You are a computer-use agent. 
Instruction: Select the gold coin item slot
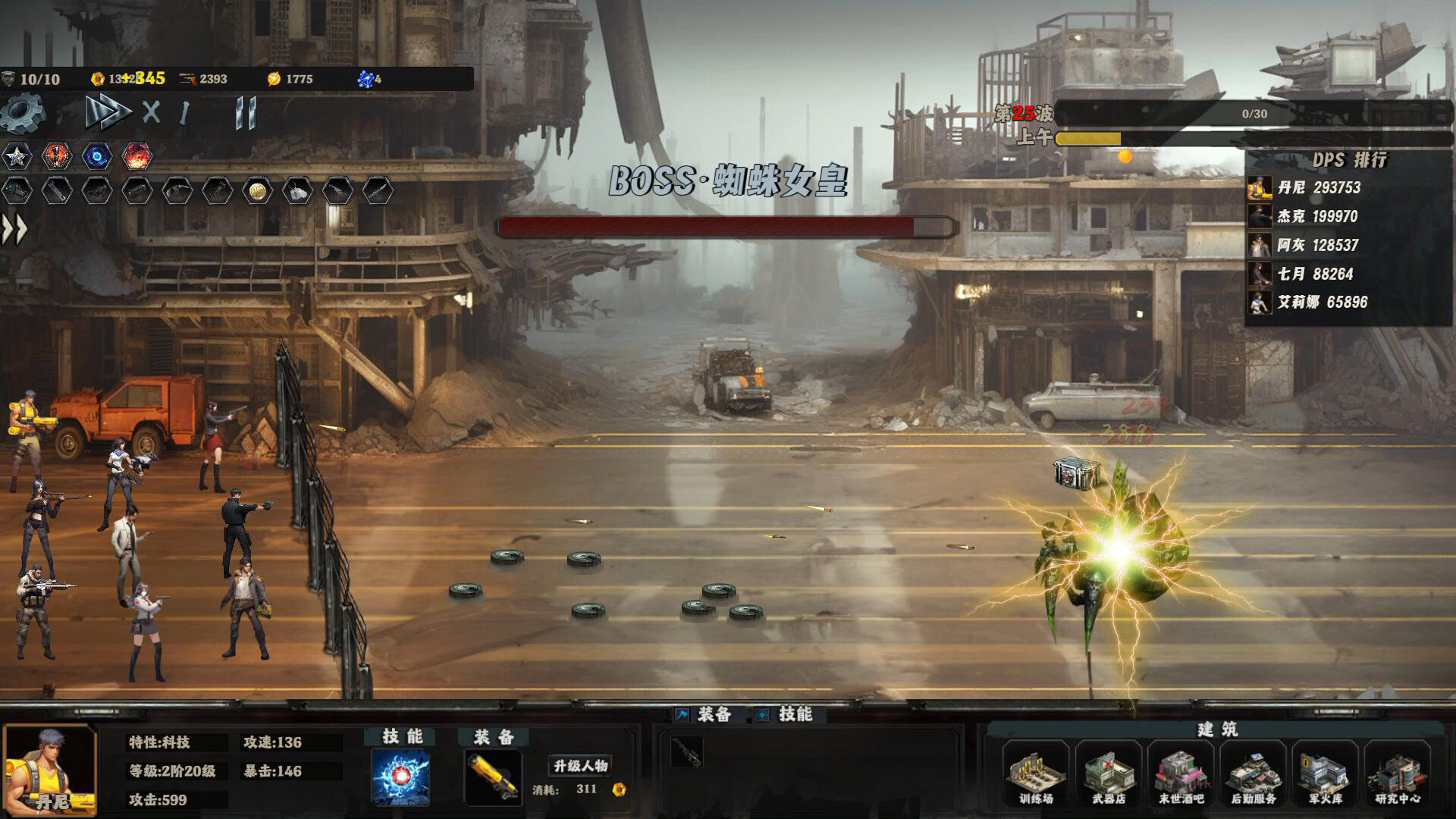[258, 190]
